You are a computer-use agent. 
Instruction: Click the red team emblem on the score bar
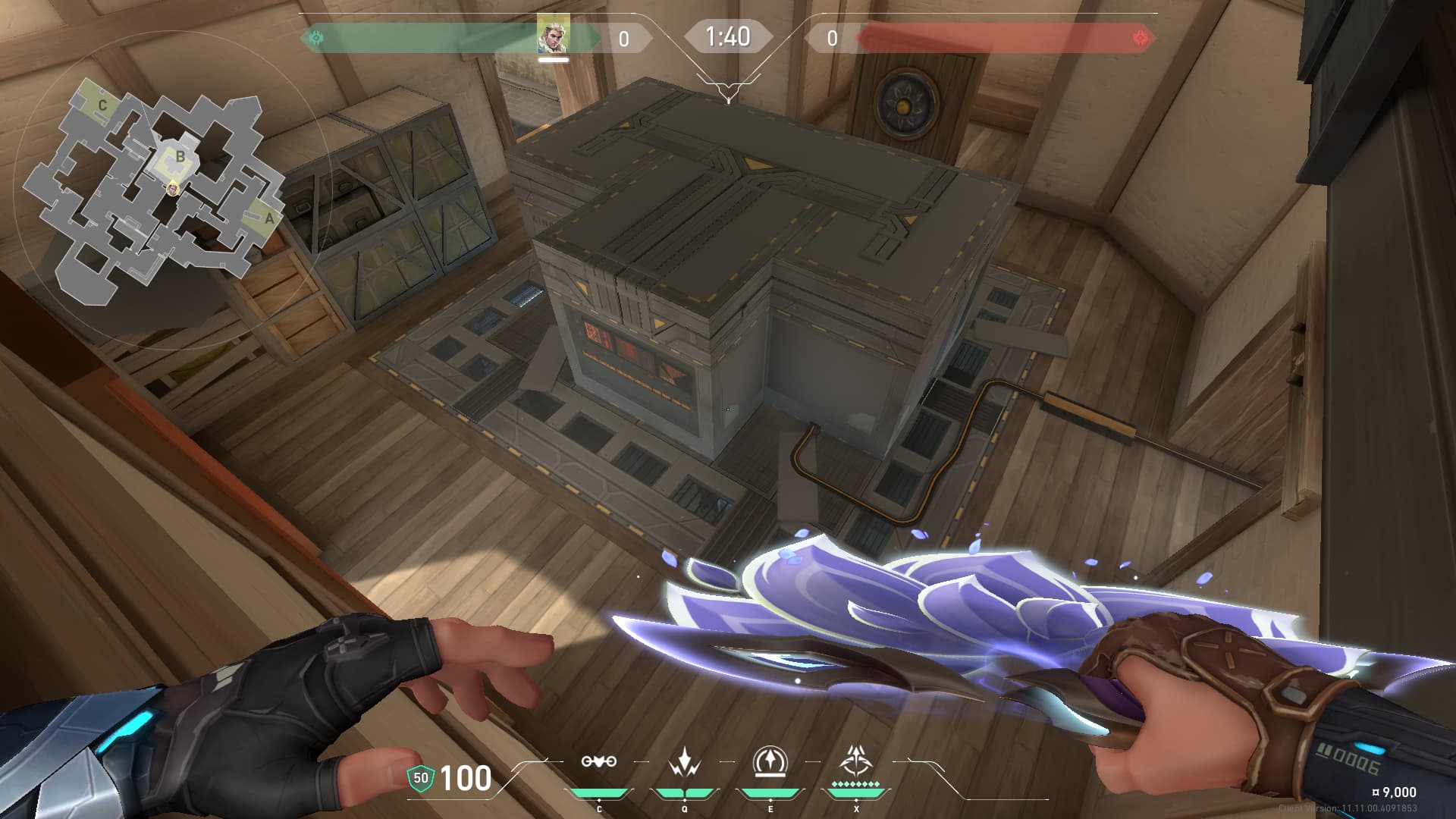click(1140, 37)
